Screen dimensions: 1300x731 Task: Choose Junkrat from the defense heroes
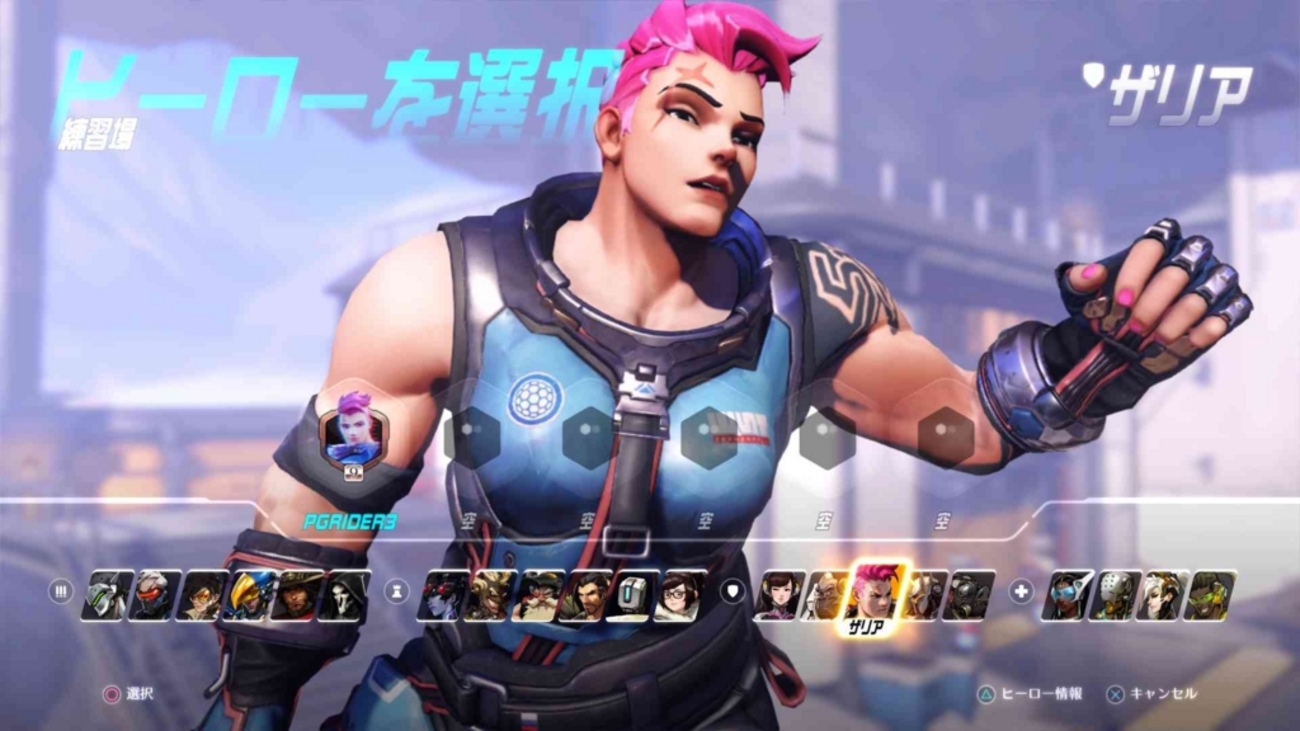pyautogui.click(x=490, y=595)
